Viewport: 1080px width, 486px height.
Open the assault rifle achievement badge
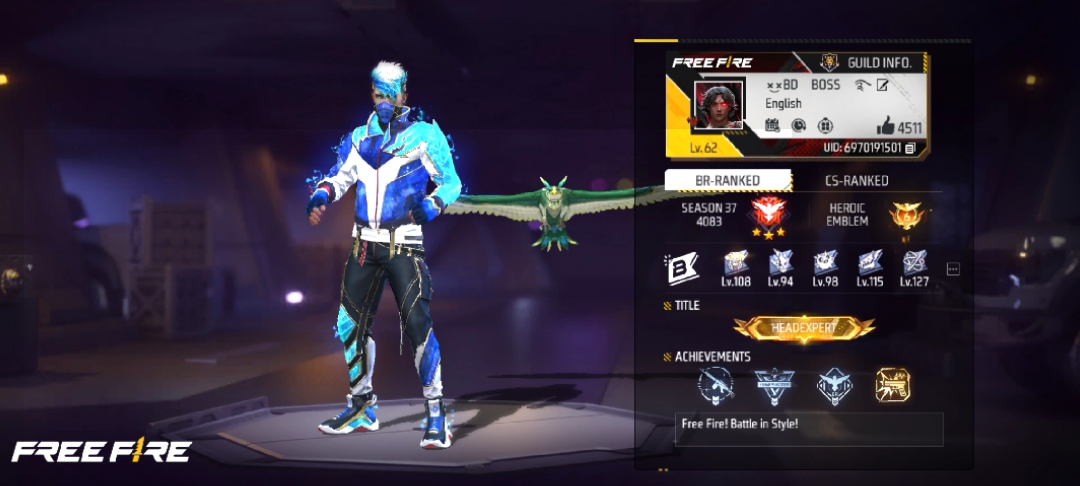coord(715,384)
